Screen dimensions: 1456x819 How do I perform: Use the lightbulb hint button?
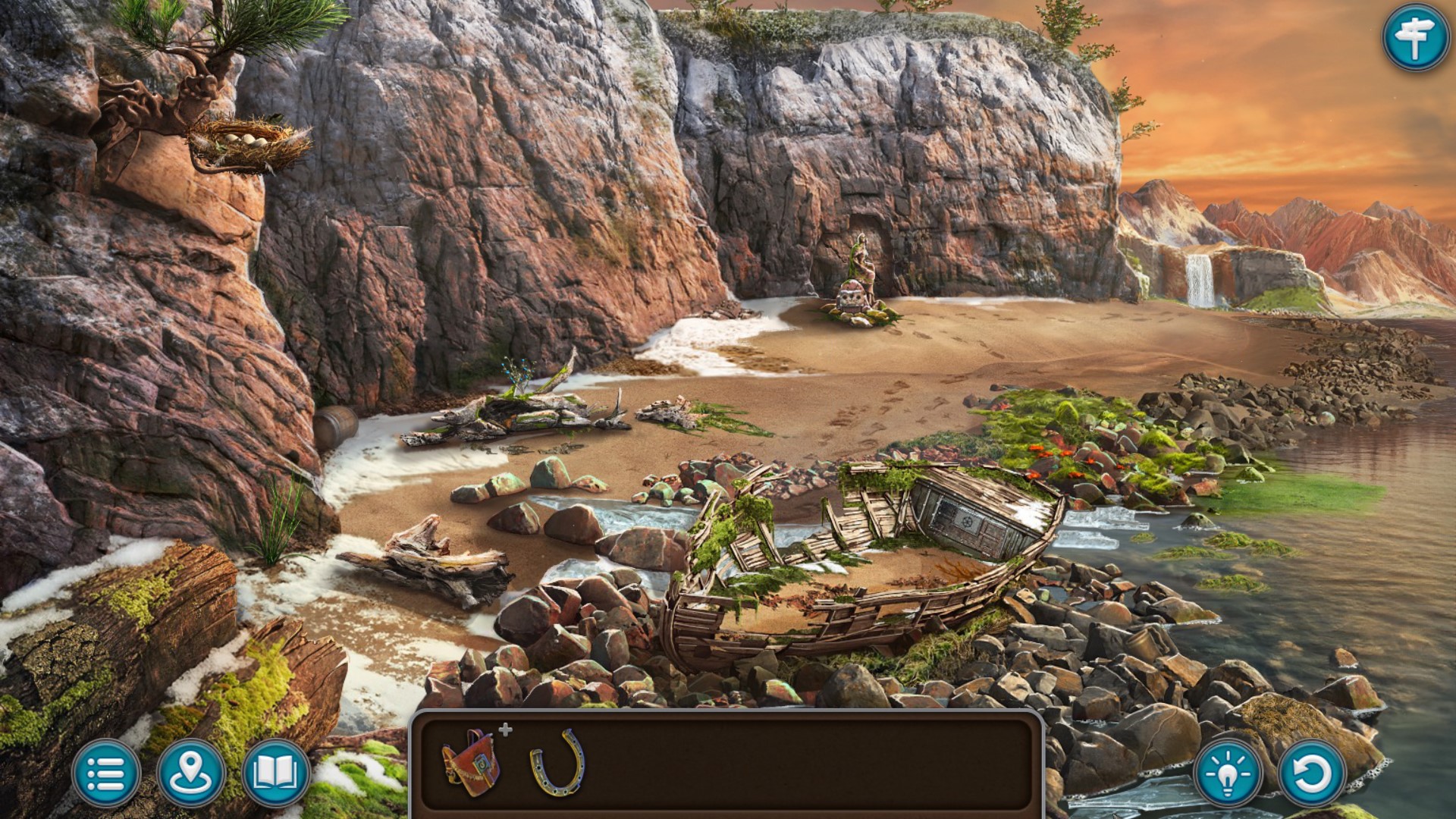point(1228,773)
